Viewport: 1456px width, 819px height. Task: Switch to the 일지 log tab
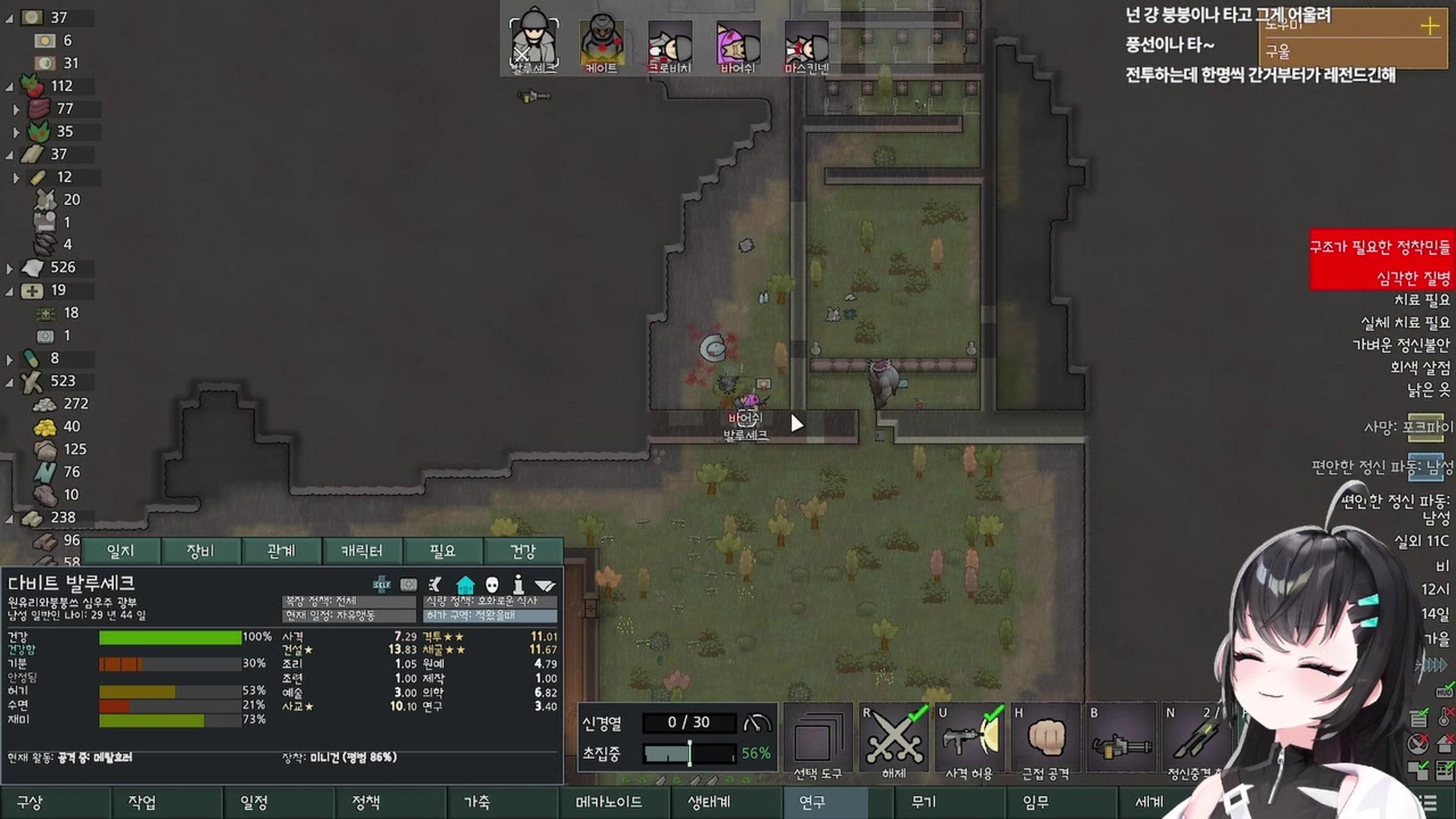pos(120,551)
